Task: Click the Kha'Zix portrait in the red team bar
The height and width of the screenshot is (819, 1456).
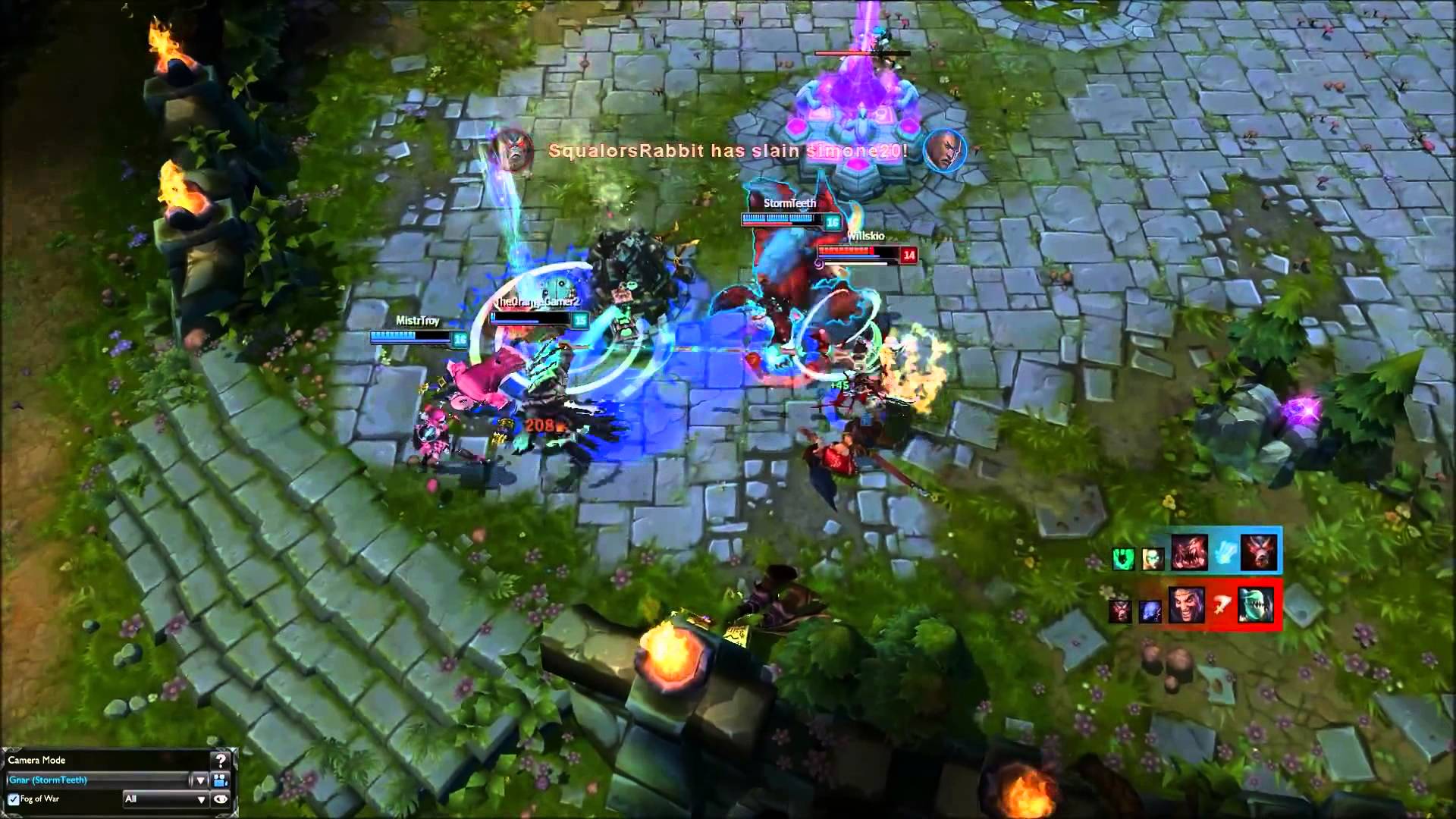Action: (x=1257, y=605)
